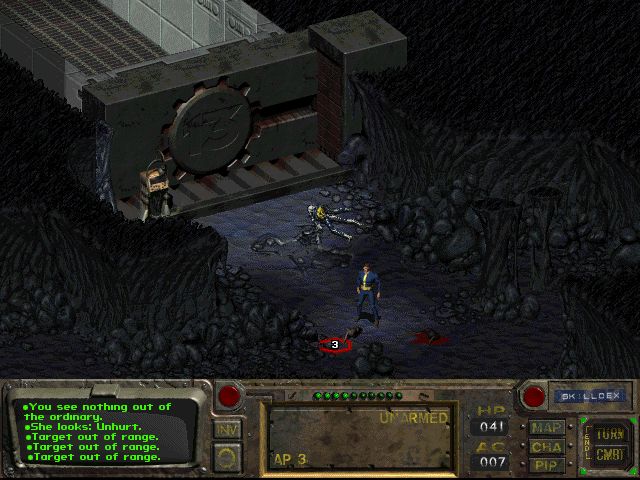Image resolution: width=640 pixels, height=480 pixels.
Task: Show the character sheet via CHA
Action: point(546,447)
